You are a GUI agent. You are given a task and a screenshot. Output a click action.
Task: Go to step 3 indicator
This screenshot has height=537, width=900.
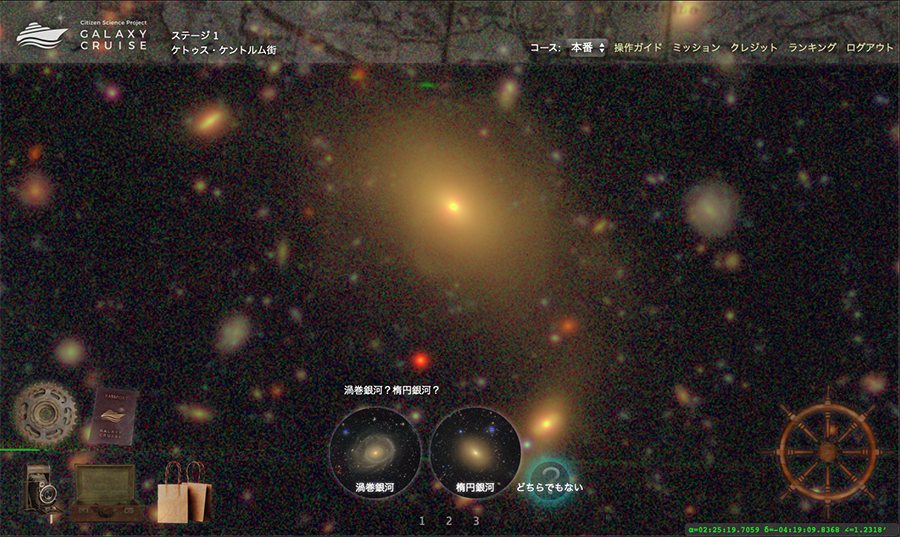476,521
